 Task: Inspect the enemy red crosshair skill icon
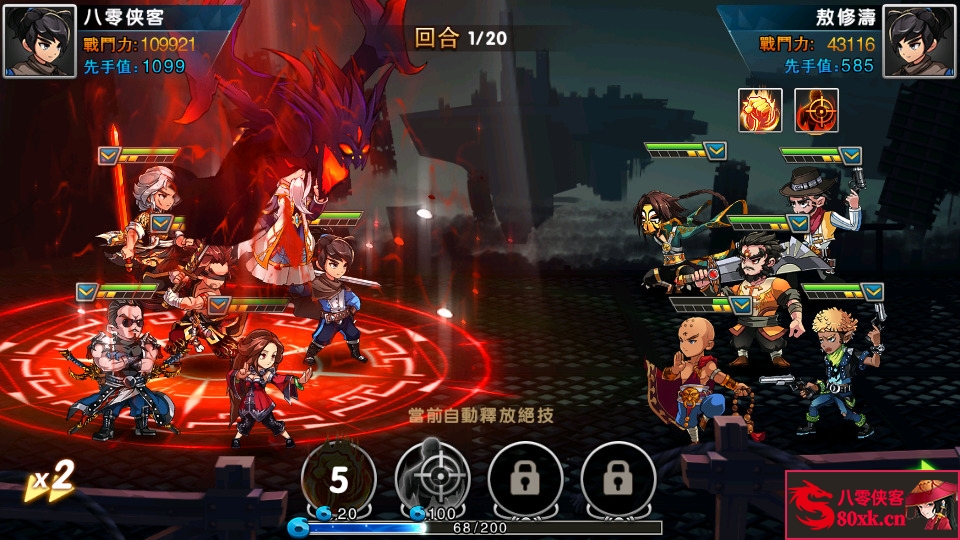(x=816, y=110)
